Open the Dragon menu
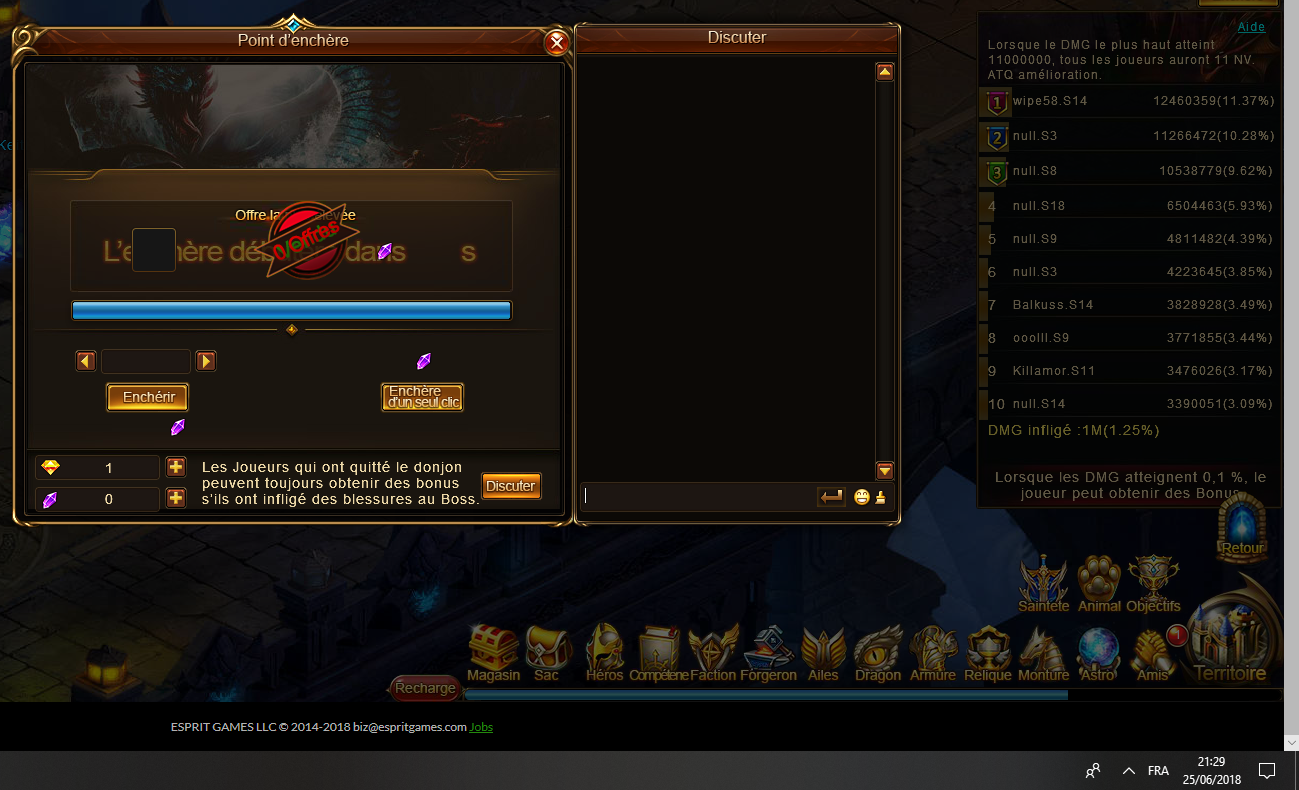 (878, 653)
